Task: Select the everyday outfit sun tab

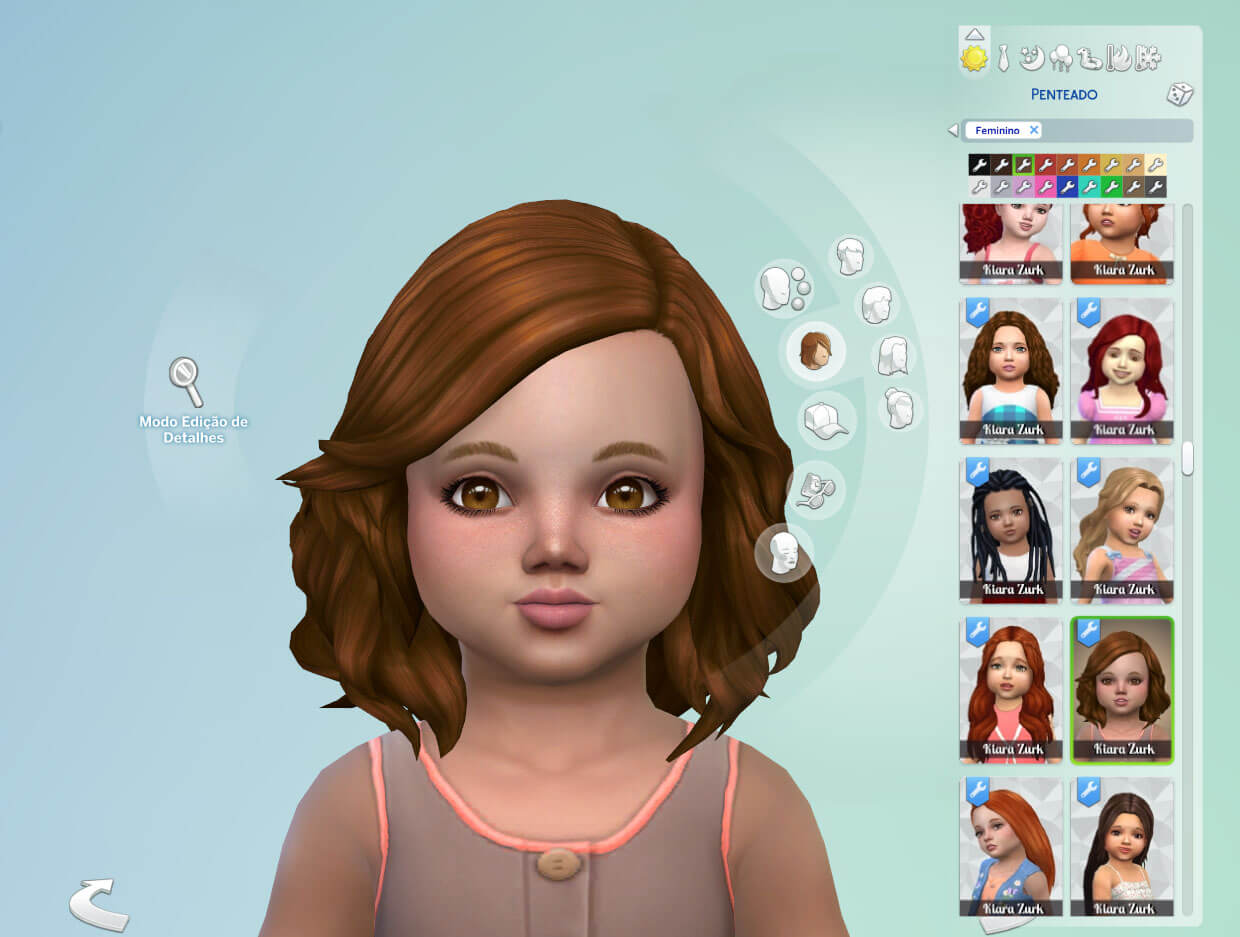Action: 974,59
